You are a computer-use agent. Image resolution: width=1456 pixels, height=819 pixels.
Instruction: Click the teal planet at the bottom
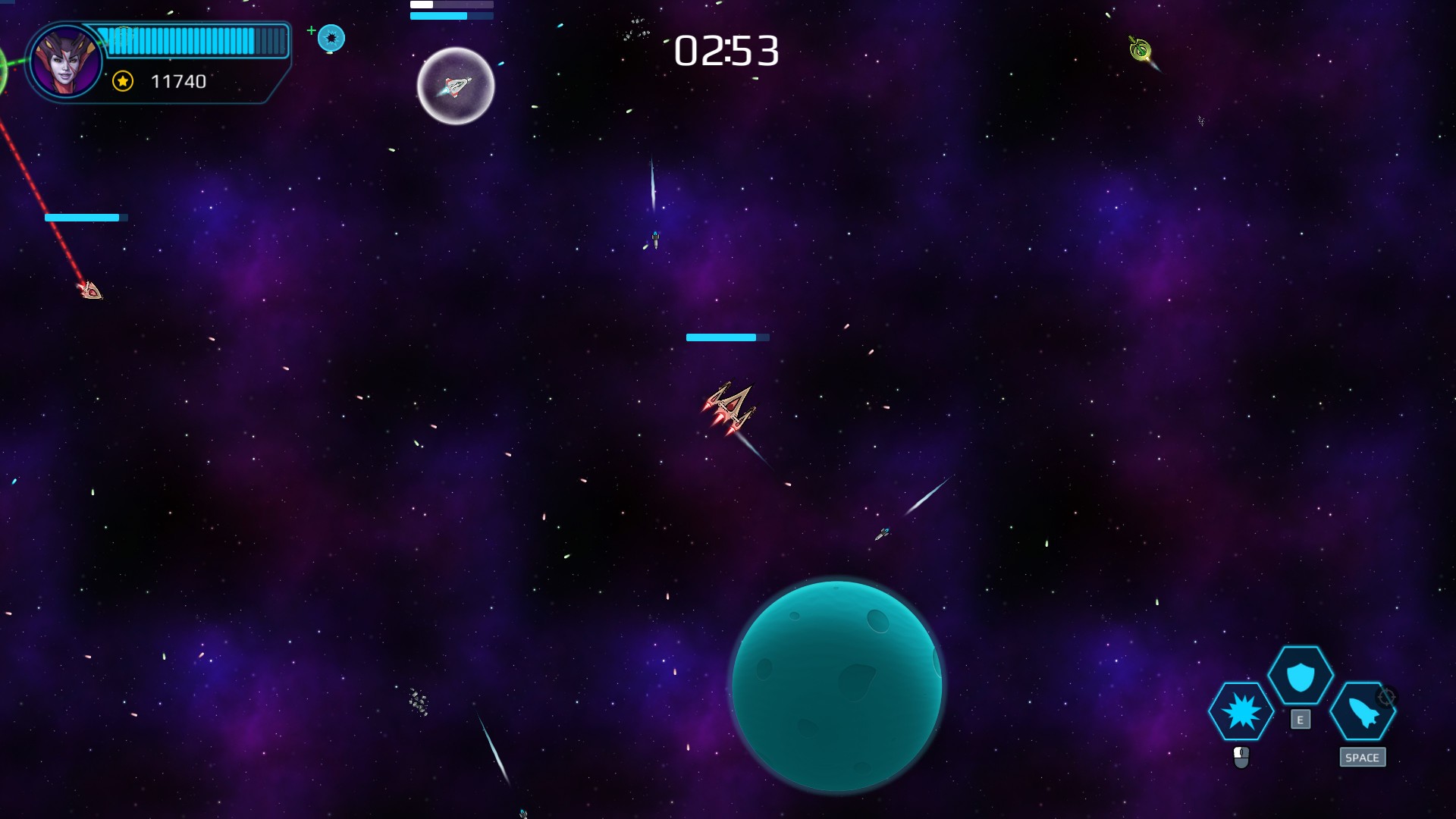838,686
